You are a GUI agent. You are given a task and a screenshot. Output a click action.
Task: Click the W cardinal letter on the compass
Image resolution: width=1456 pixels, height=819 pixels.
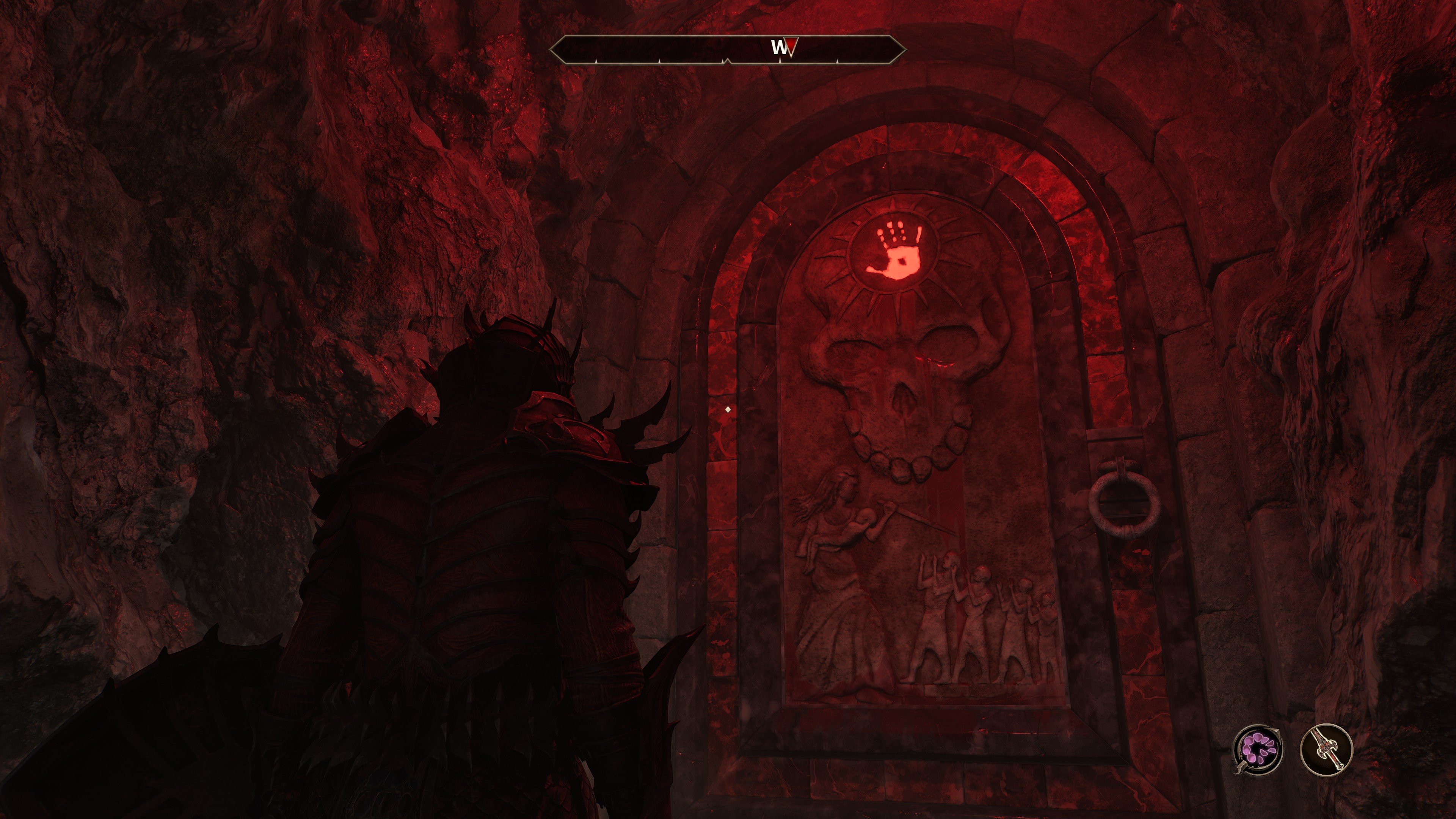point(780,47)
